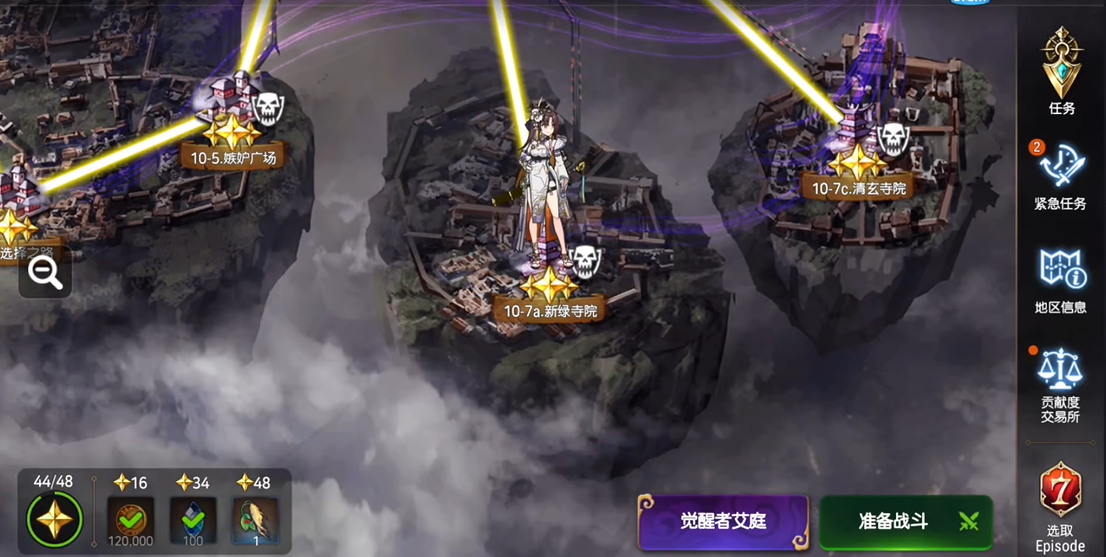Image resolution: width=1106 pixels, height=557 pixels.
Task: Claim the 34-star reward item
Action: (193, 520)
